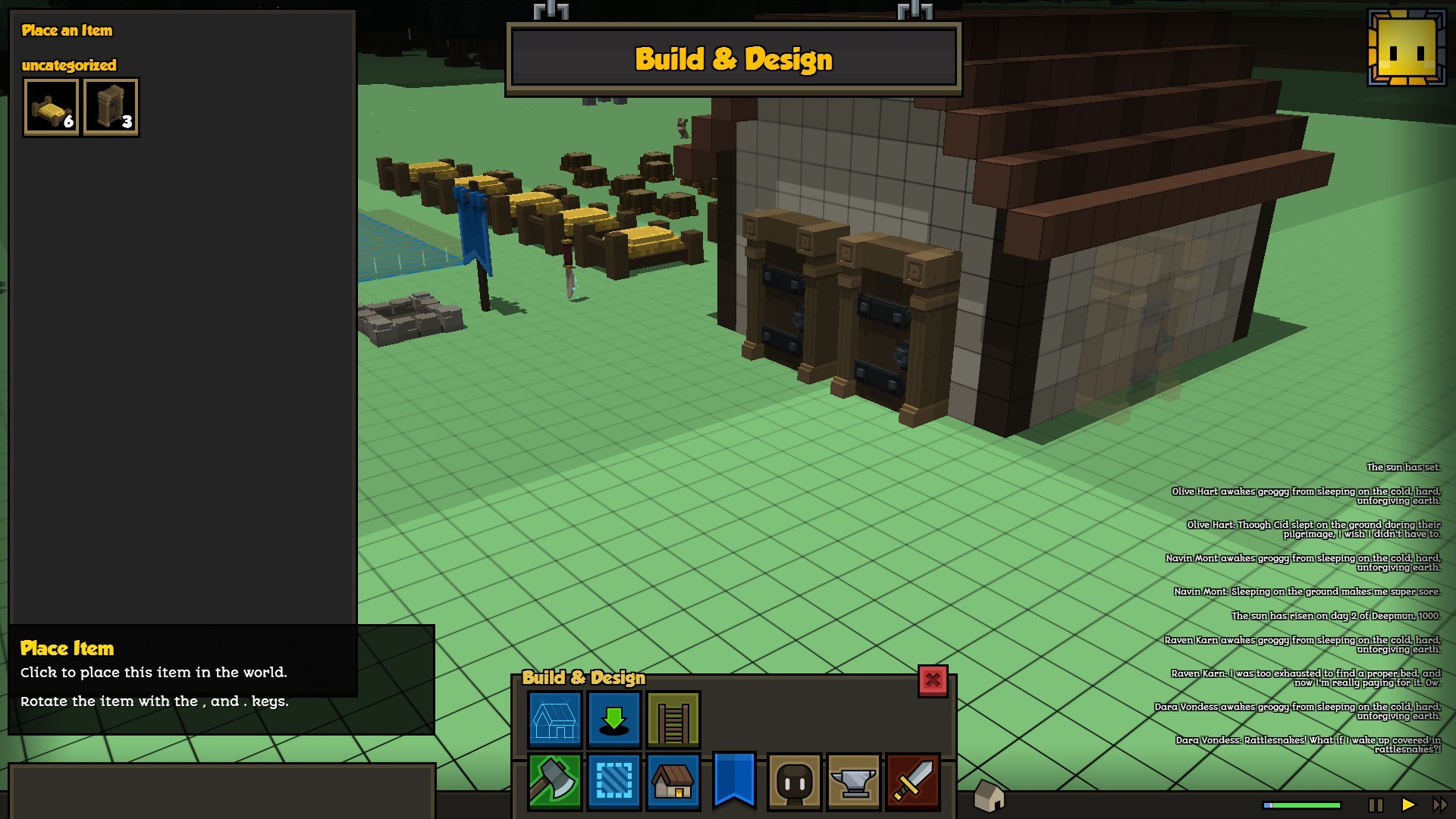
Task: Select the green arrow place item tool
Action: pyautogui.click(x=614, y=719)
